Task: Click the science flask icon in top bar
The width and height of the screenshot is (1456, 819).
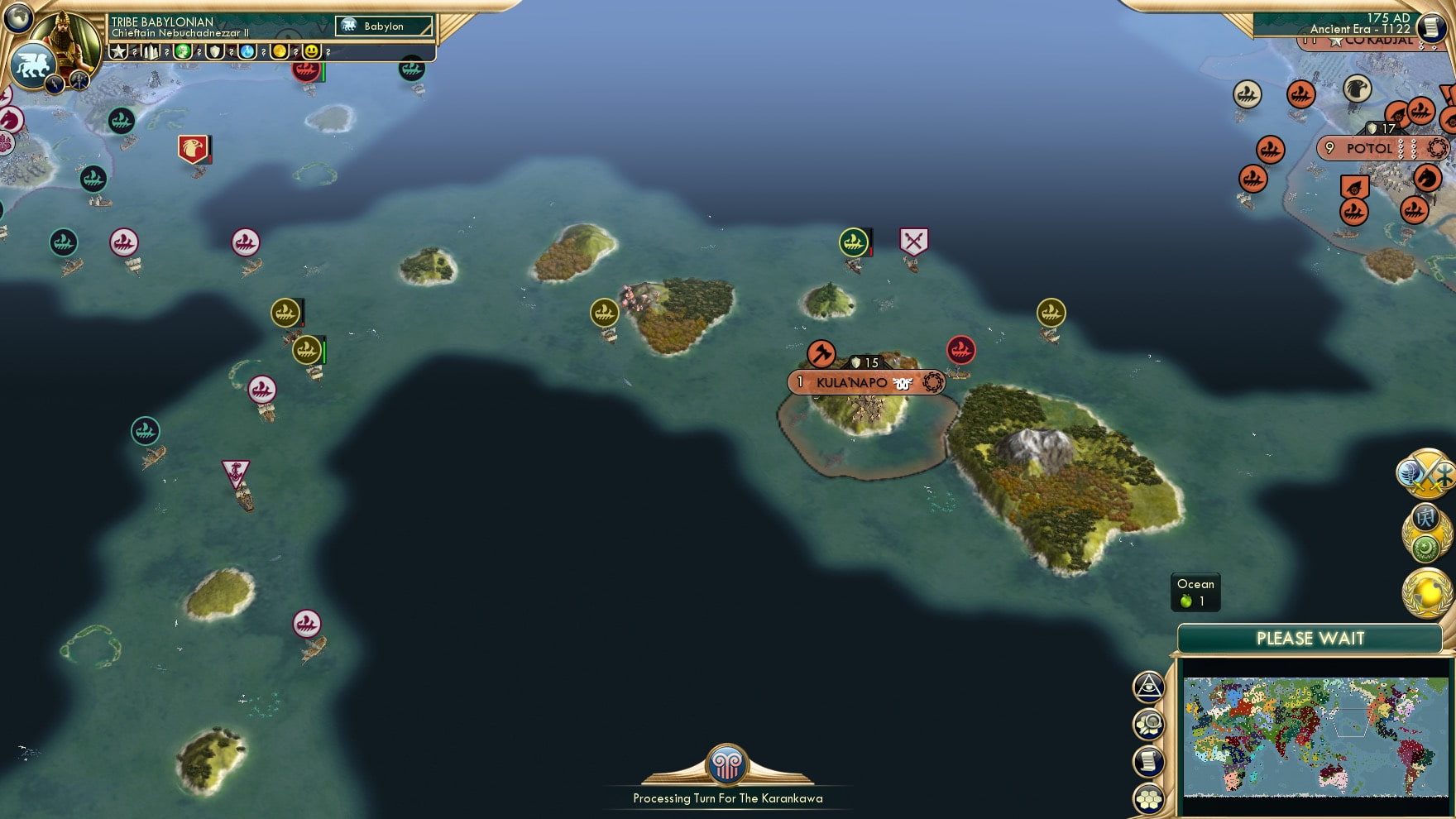Action: point(245,52)
